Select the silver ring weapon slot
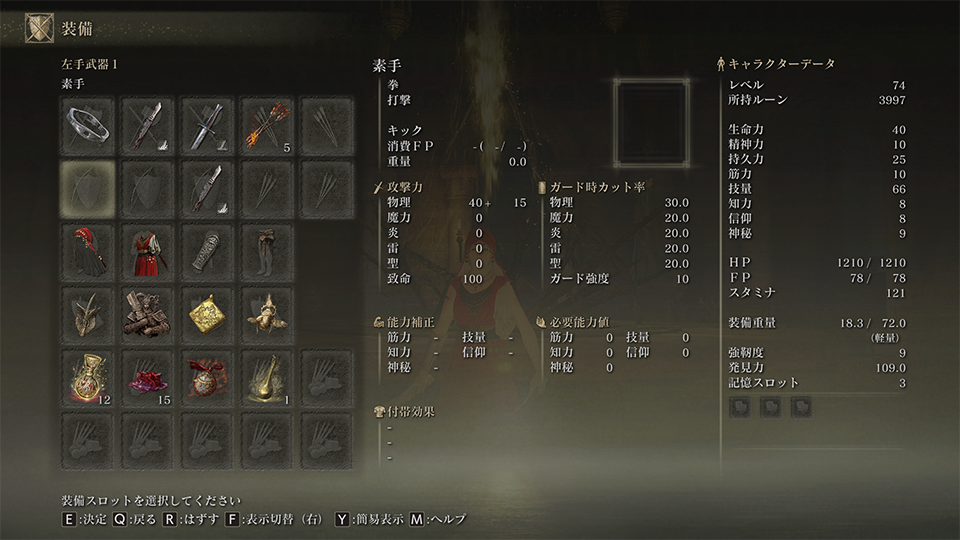This screenshot has width=960, height=540. pyautogui.click(x=87, y=124)
